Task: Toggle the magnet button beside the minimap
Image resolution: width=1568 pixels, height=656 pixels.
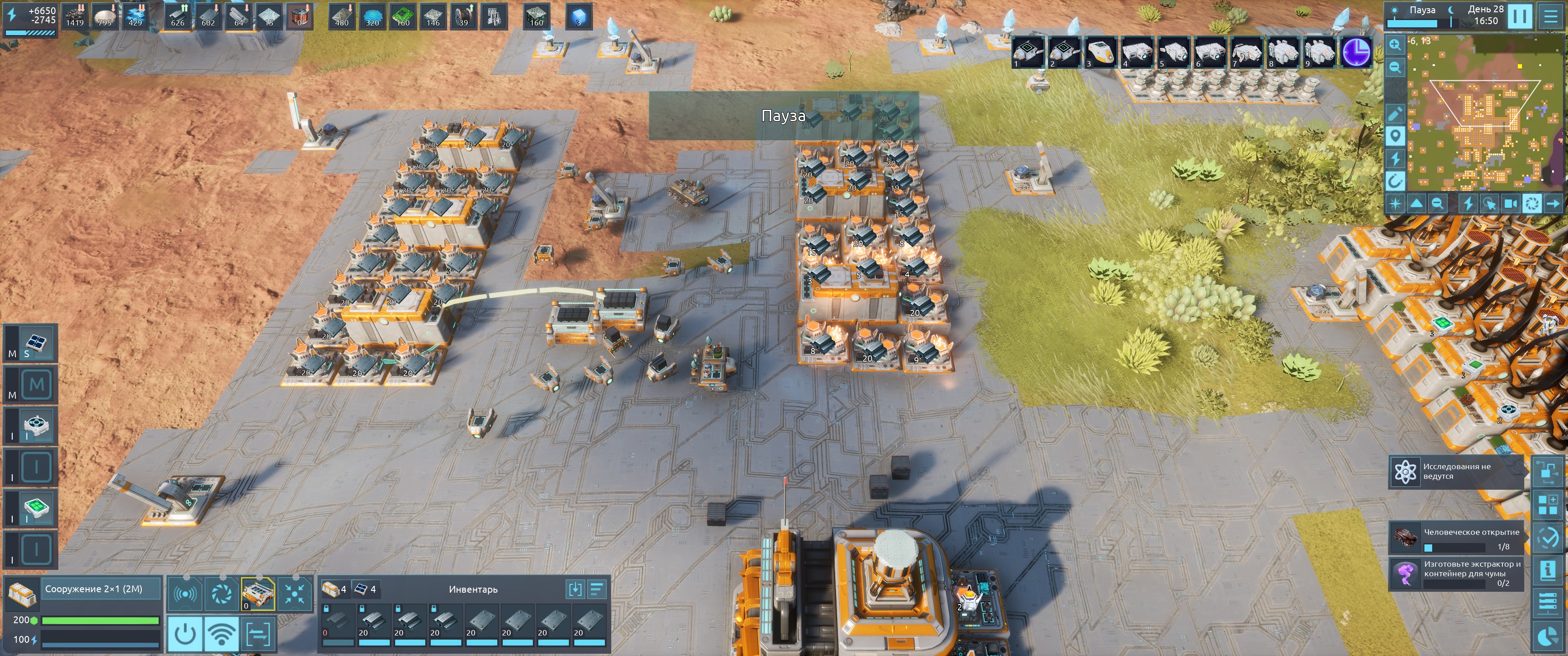Action: click(1395, 181)
